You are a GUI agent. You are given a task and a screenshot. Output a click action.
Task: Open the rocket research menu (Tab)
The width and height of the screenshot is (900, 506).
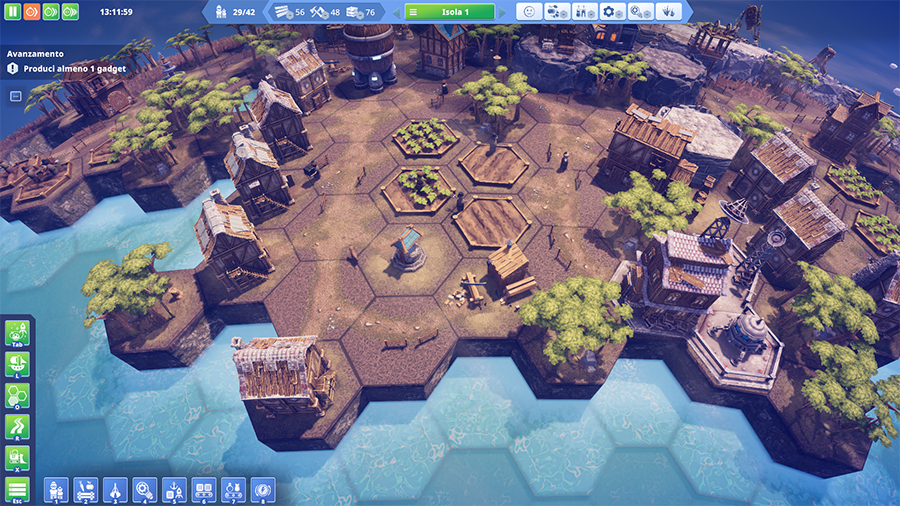(17, 333)
